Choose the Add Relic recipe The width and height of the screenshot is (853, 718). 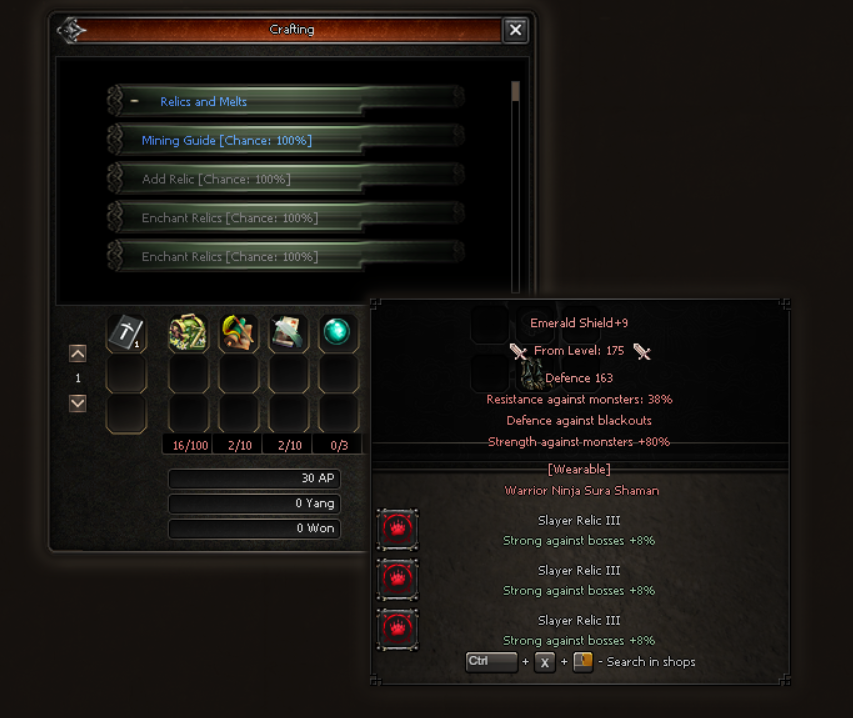(216, 179)
